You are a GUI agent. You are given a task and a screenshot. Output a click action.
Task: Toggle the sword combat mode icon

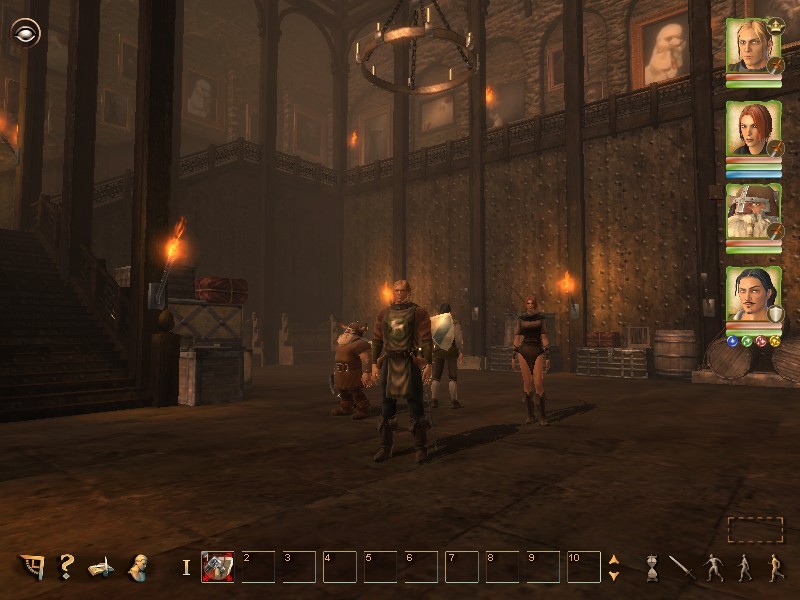681,567
